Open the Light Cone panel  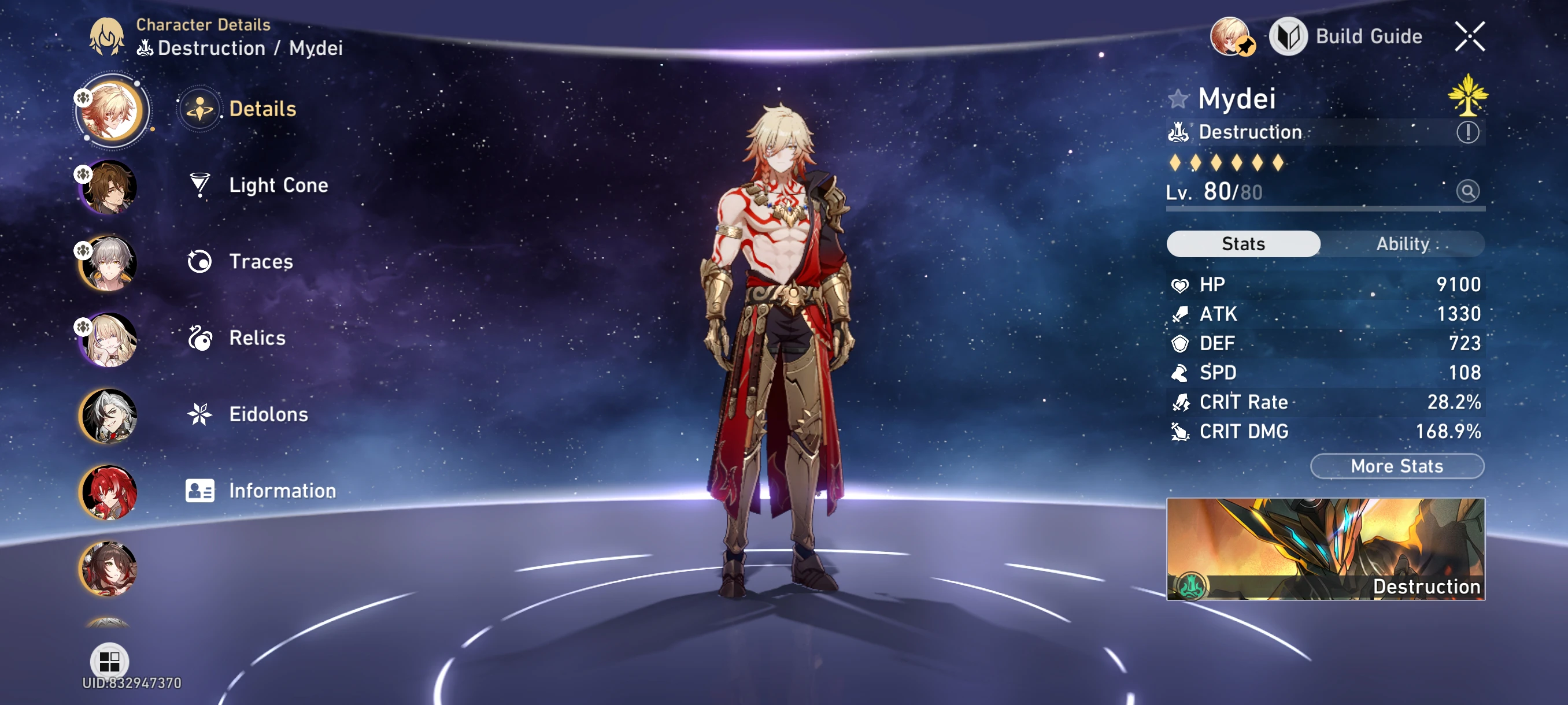[278, 185]
